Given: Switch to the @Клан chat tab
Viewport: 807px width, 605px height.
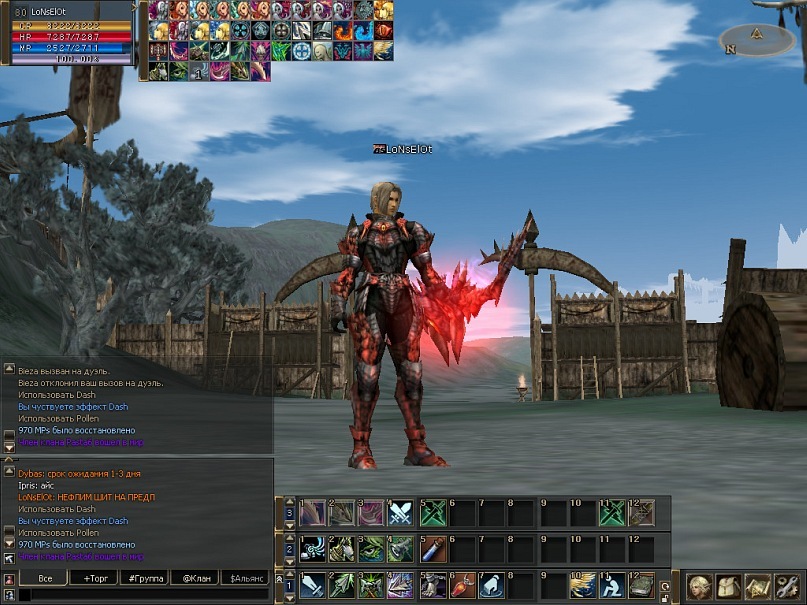Looking at the screenshot, I should coord(195,578).
